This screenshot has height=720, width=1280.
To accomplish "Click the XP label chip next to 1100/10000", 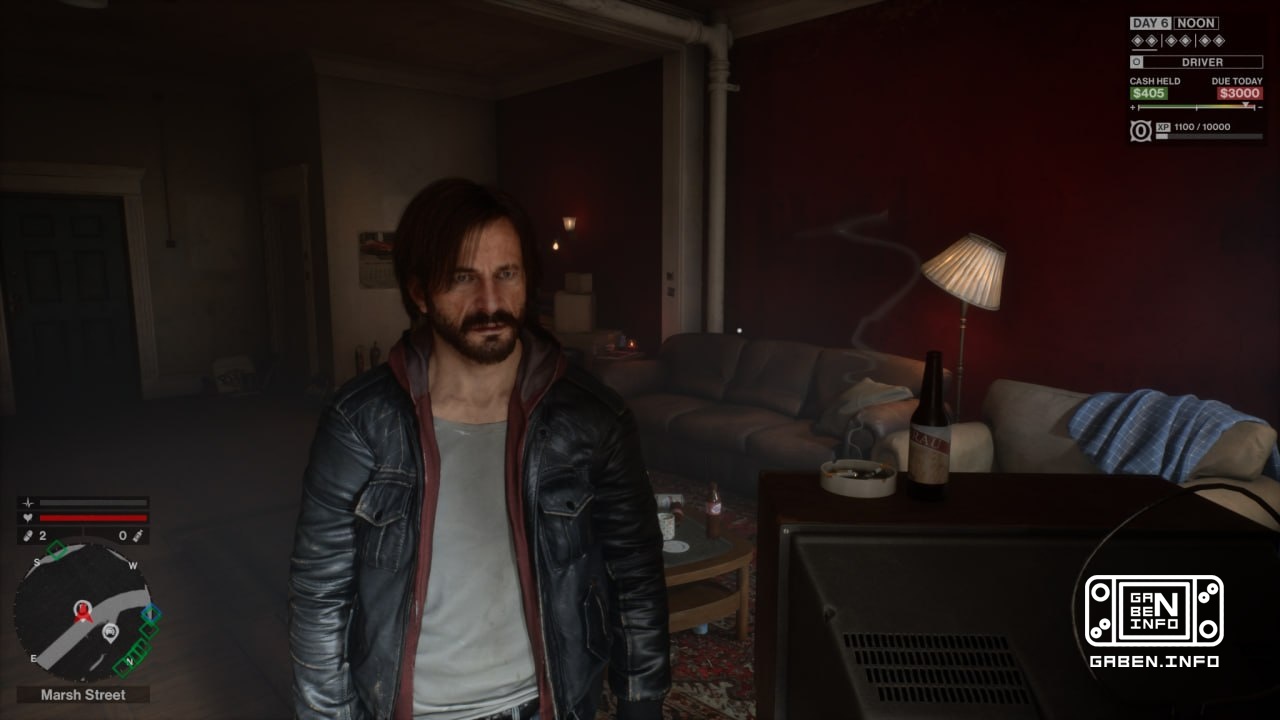I will 1164,126.
